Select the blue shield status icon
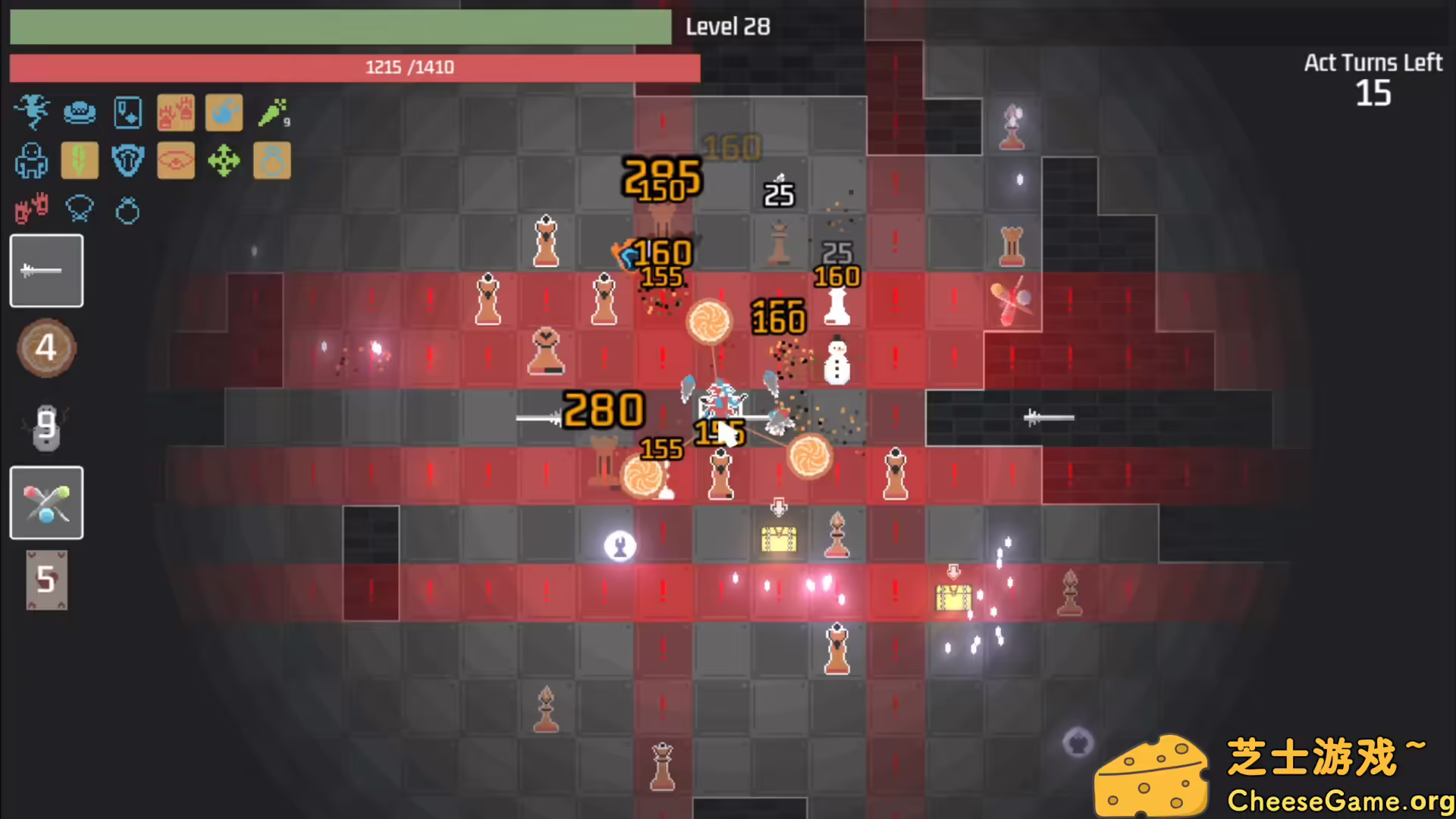This screenshot has height=819, width=1456. pos(127,161)
